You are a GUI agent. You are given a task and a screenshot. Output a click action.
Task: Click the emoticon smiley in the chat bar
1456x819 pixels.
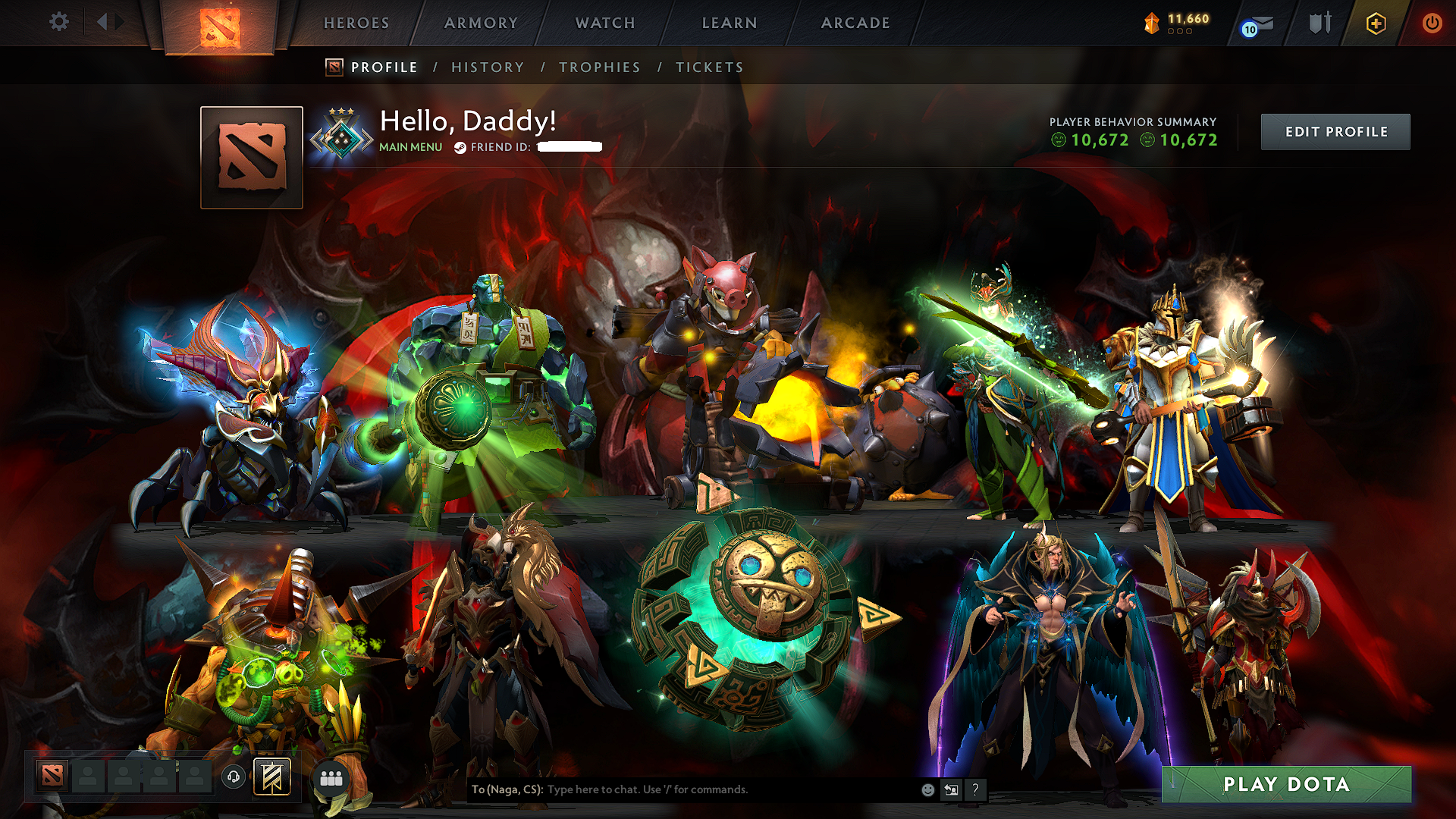[927, 790]
